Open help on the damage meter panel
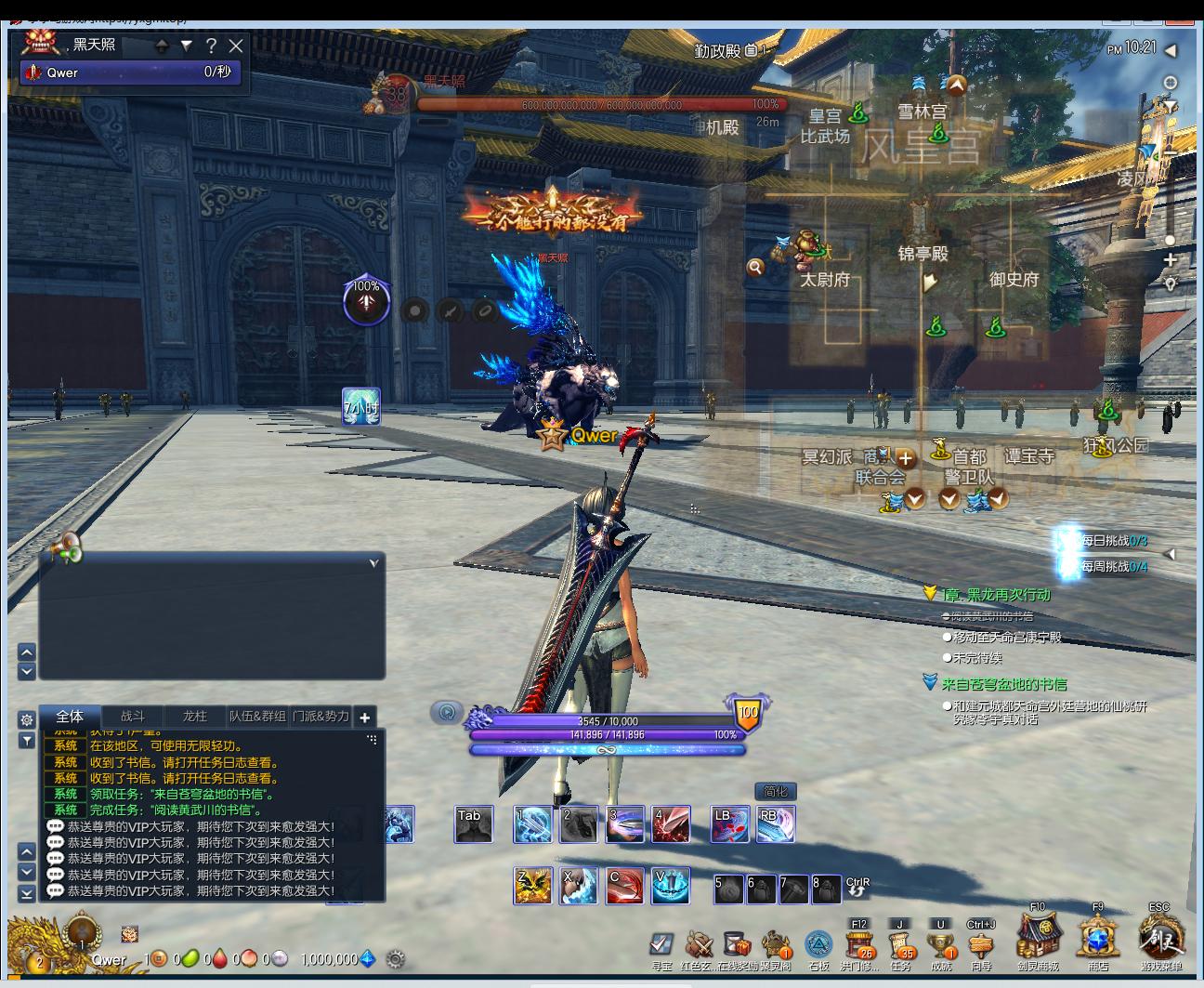The width and height of the screenshot is (1204, 988). (211, 46)
